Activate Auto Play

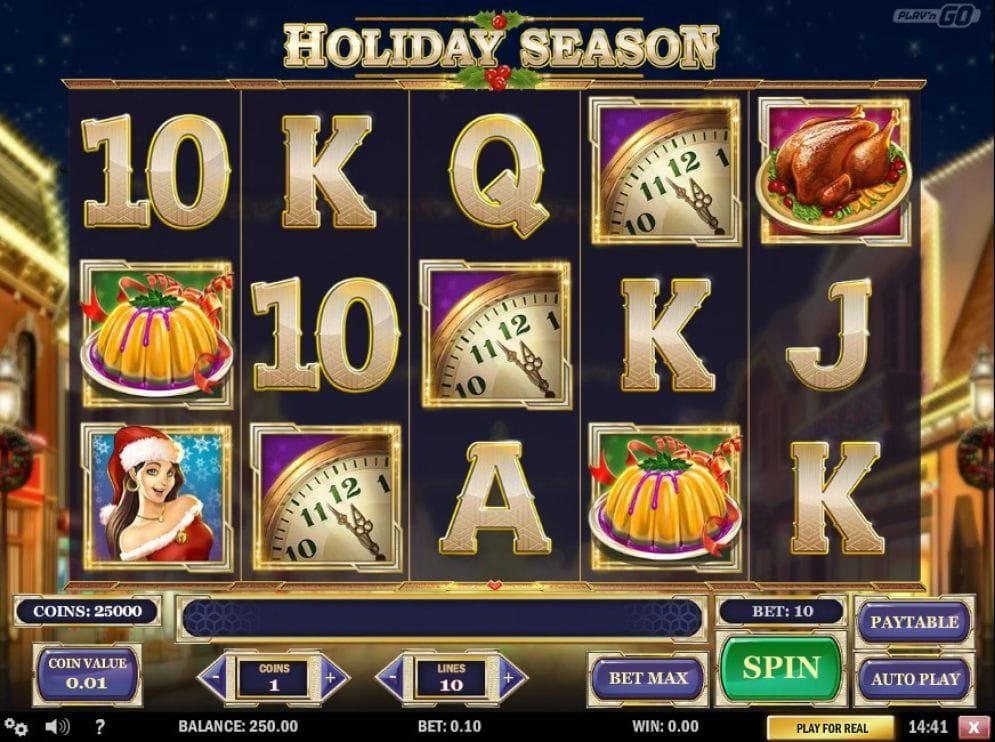click(x=913, y=679)
